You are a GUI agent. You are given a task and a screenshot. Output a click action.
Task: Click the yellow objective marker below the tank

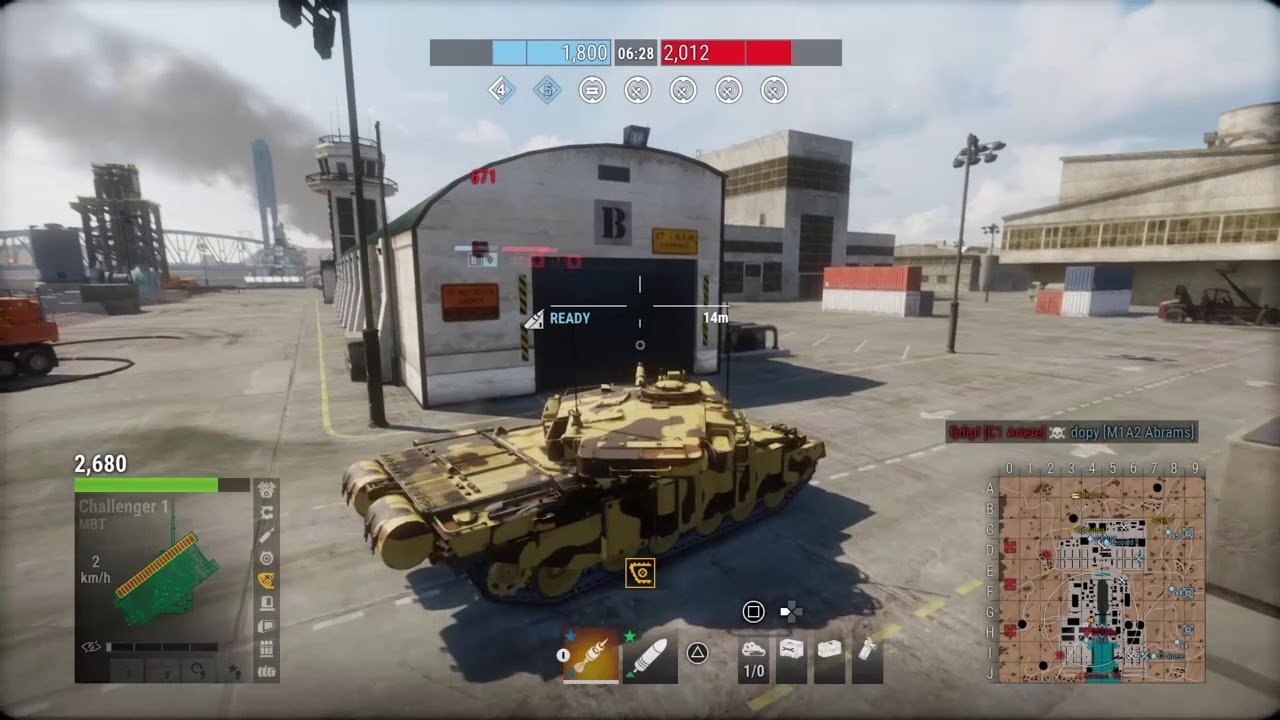click(640, 573)
